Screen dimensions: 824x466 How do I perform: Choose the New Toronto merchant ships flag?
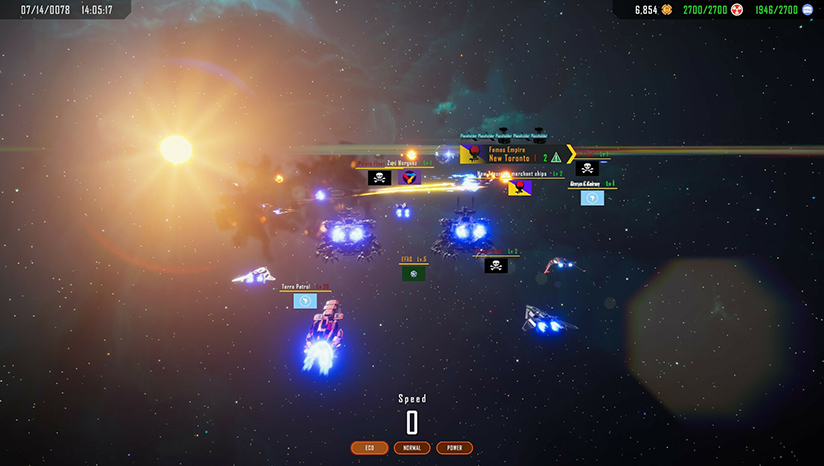519,187
